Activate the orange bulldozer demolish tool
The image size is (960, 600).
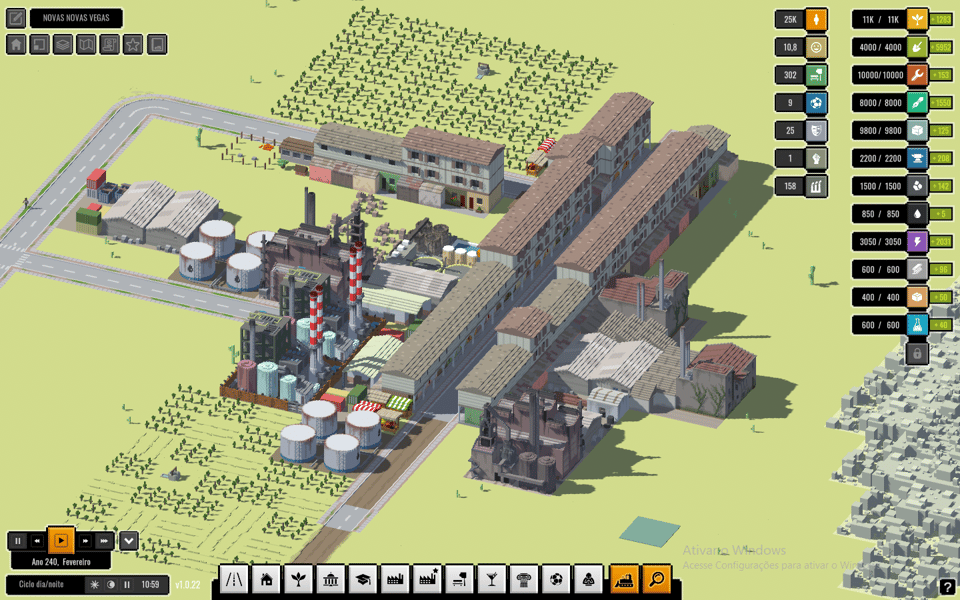624,578
